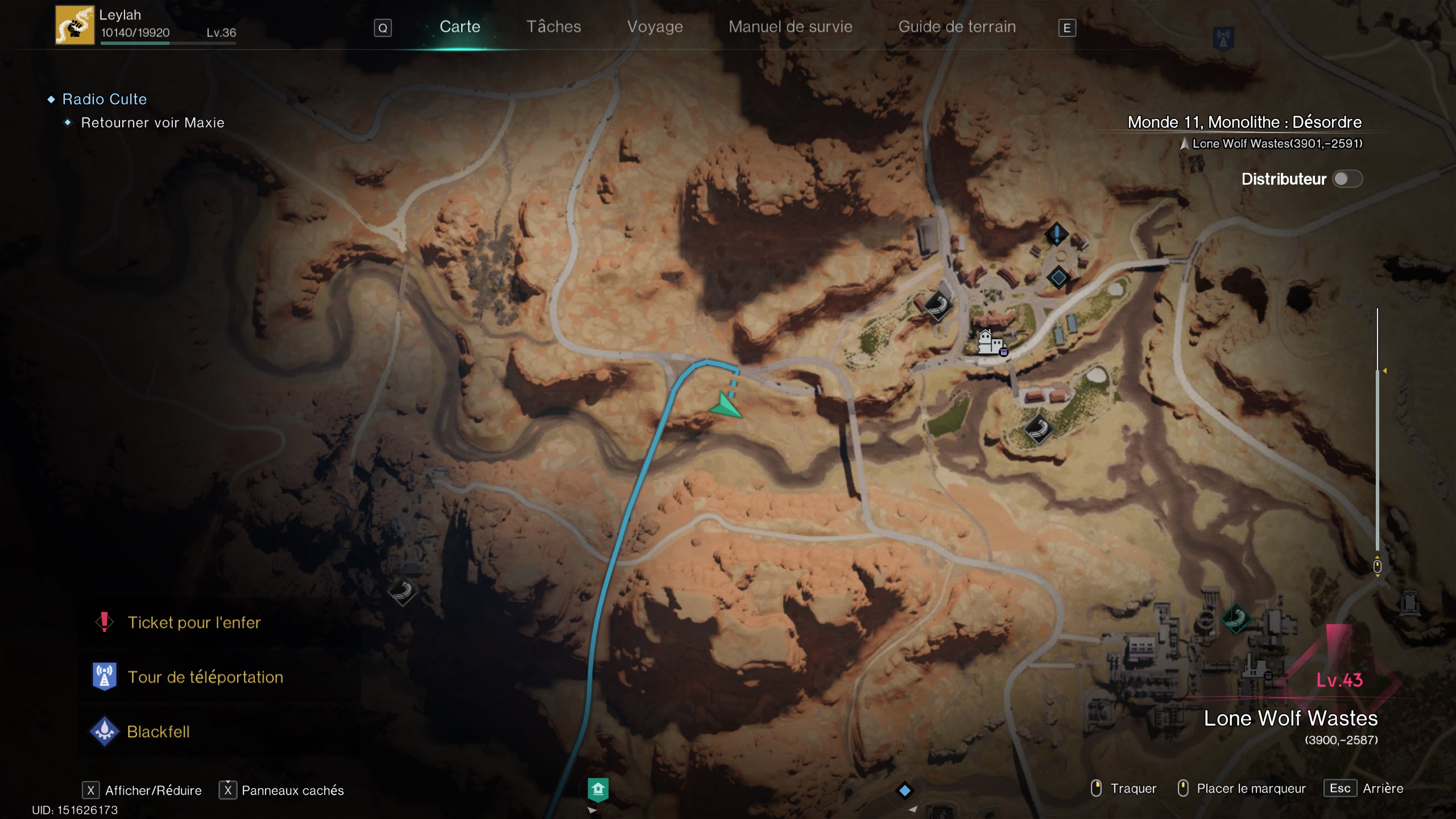Image resolution: width=1456 pixels, height=819 pixels.
Task: Open the Tâches tab
Action: pyautogui.click(x=553, y=27)
